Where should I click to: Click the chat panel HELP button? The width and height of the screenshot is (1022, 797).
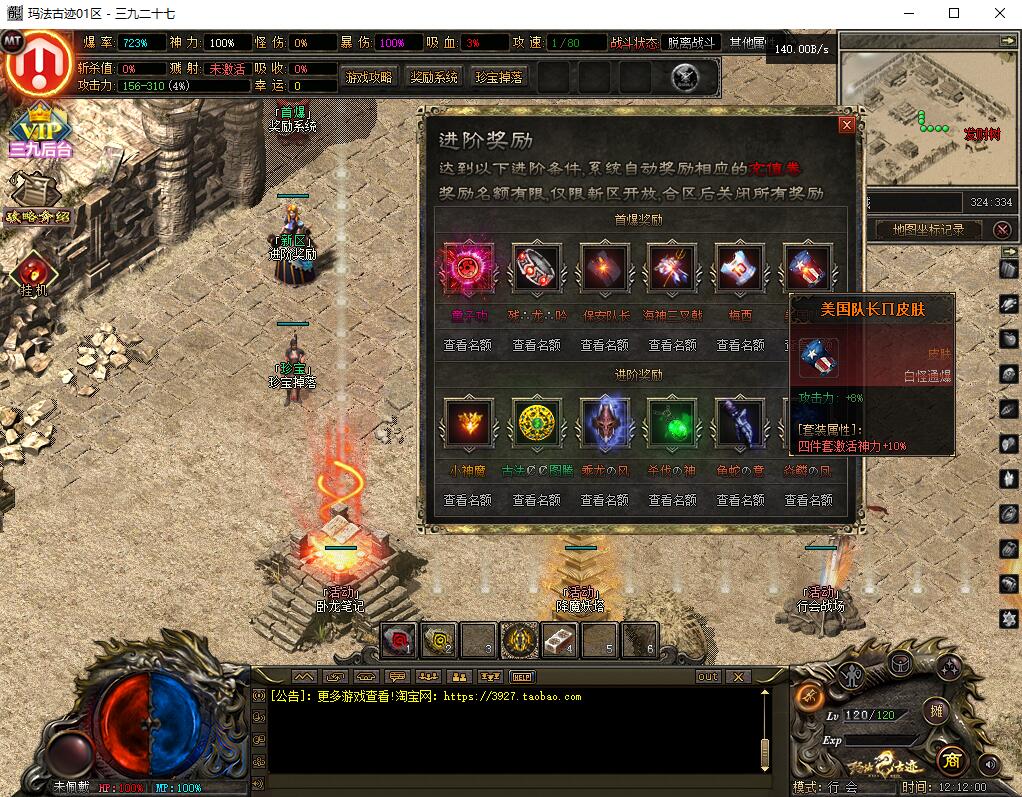(522, 677)
